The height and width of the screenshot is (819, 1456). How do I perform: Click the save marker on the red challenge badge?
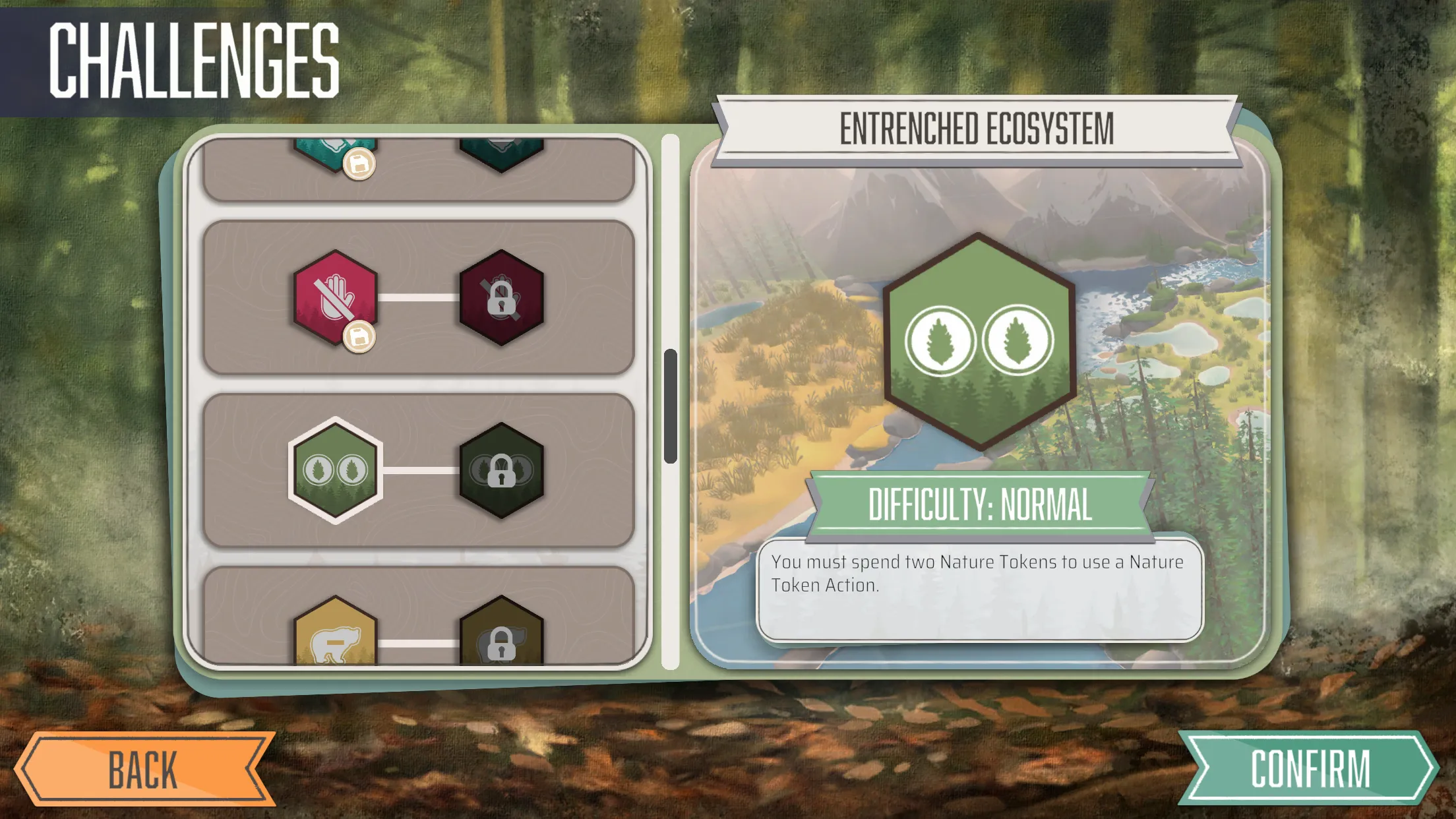(x=359, y=338)
